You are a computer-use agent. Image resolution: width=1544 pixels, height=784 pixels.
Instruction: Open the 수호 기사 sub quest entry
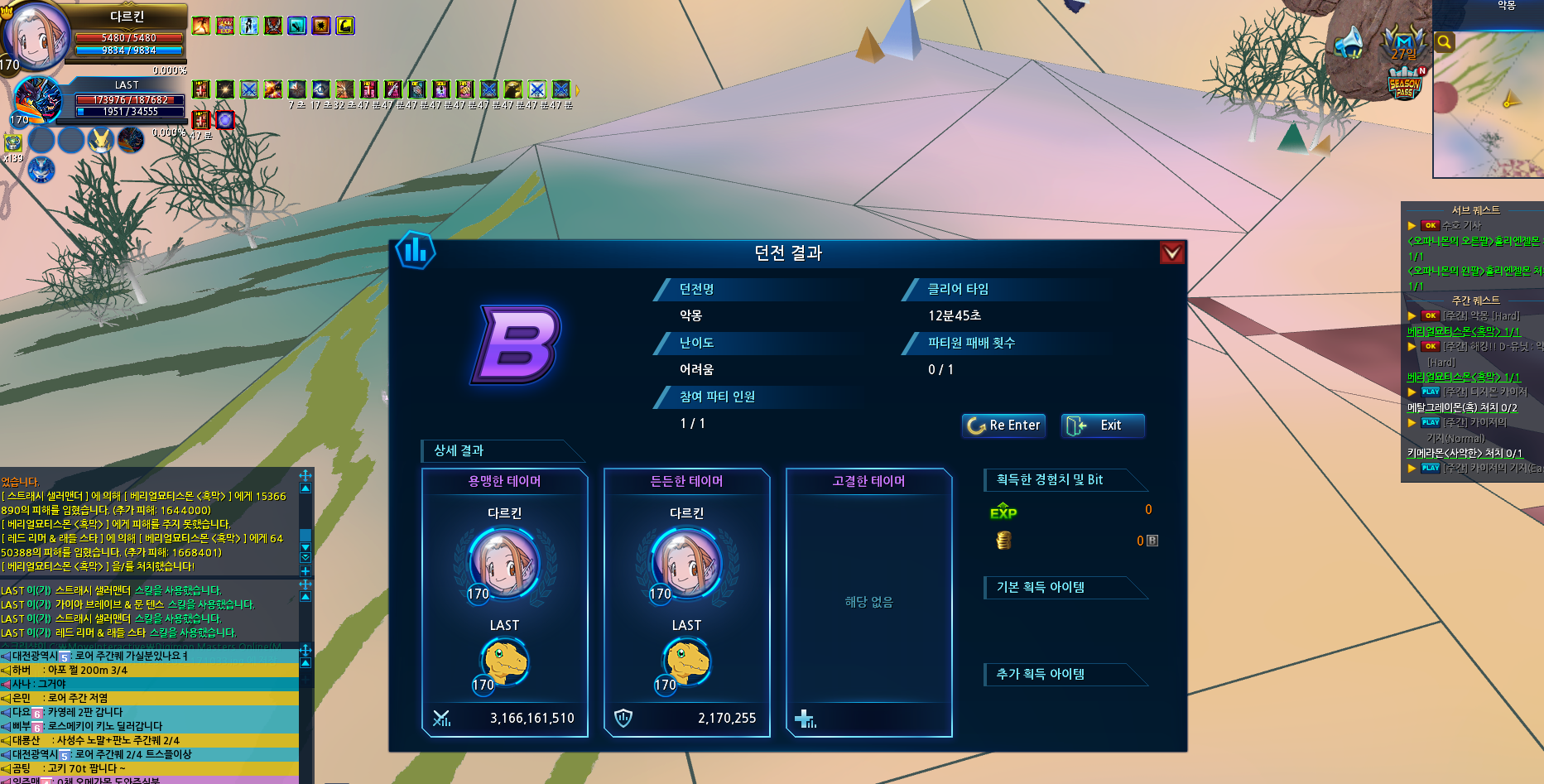click(1461, 225)
